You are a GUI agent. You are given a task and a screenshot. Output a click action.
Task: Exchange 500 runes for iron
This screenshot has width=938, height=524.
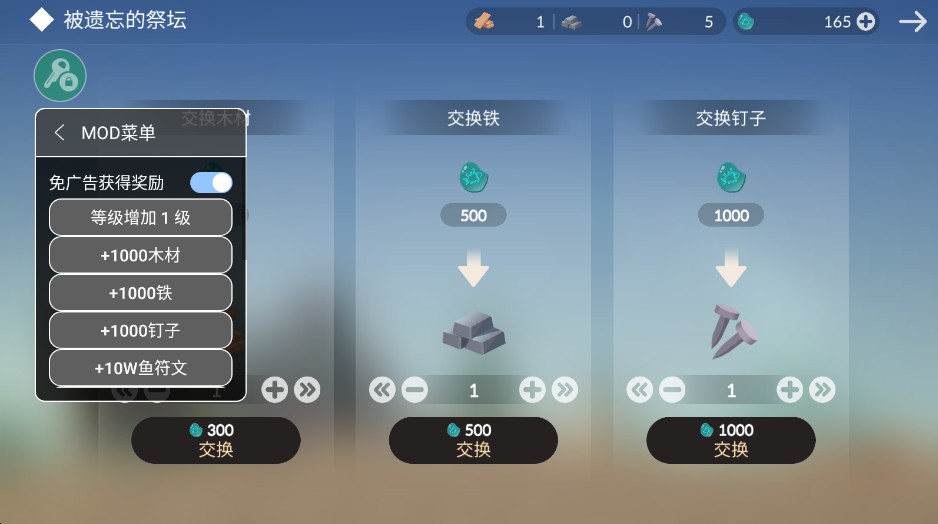(x=473, y=440)
